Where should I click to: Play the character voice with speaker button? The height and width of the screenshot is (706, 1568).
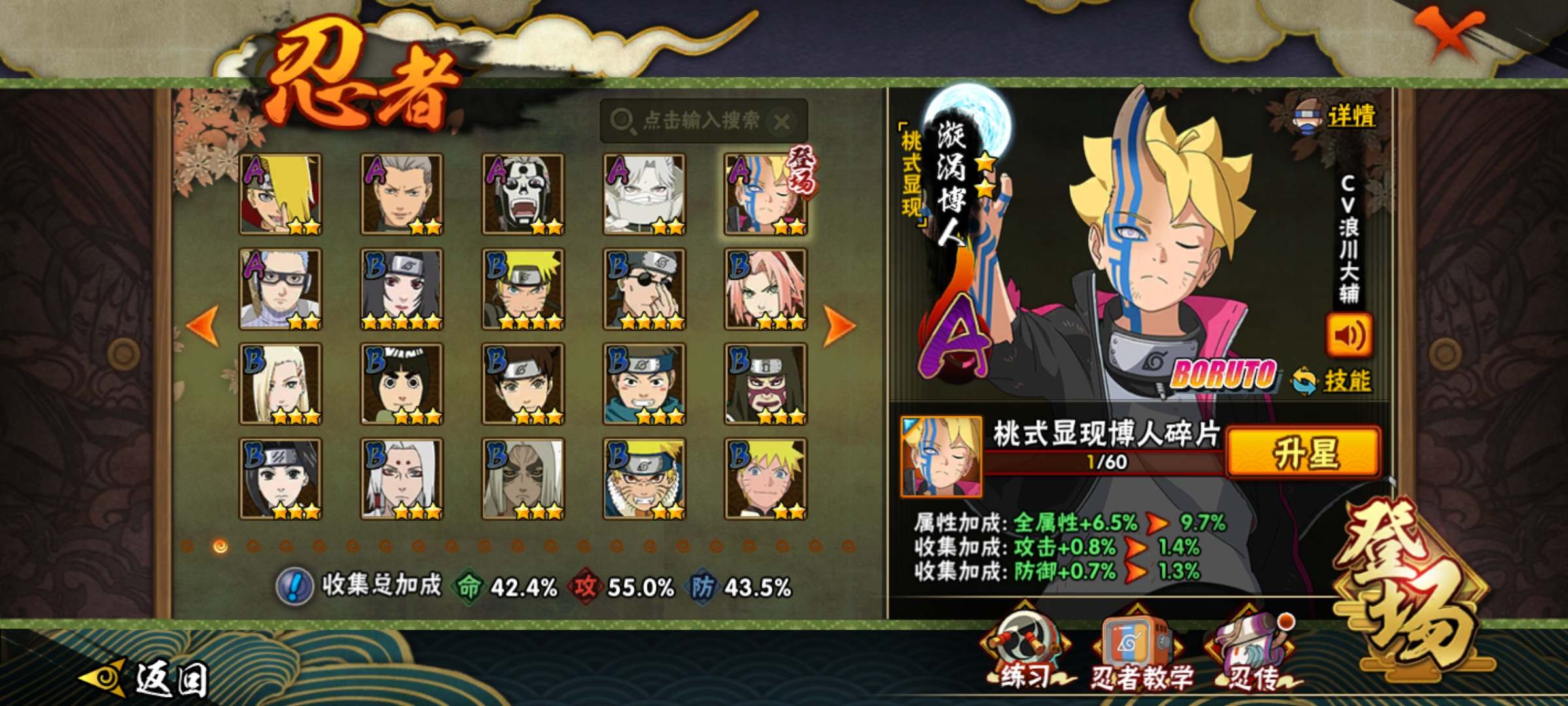pyautogui.click(x=1348, y=336)
